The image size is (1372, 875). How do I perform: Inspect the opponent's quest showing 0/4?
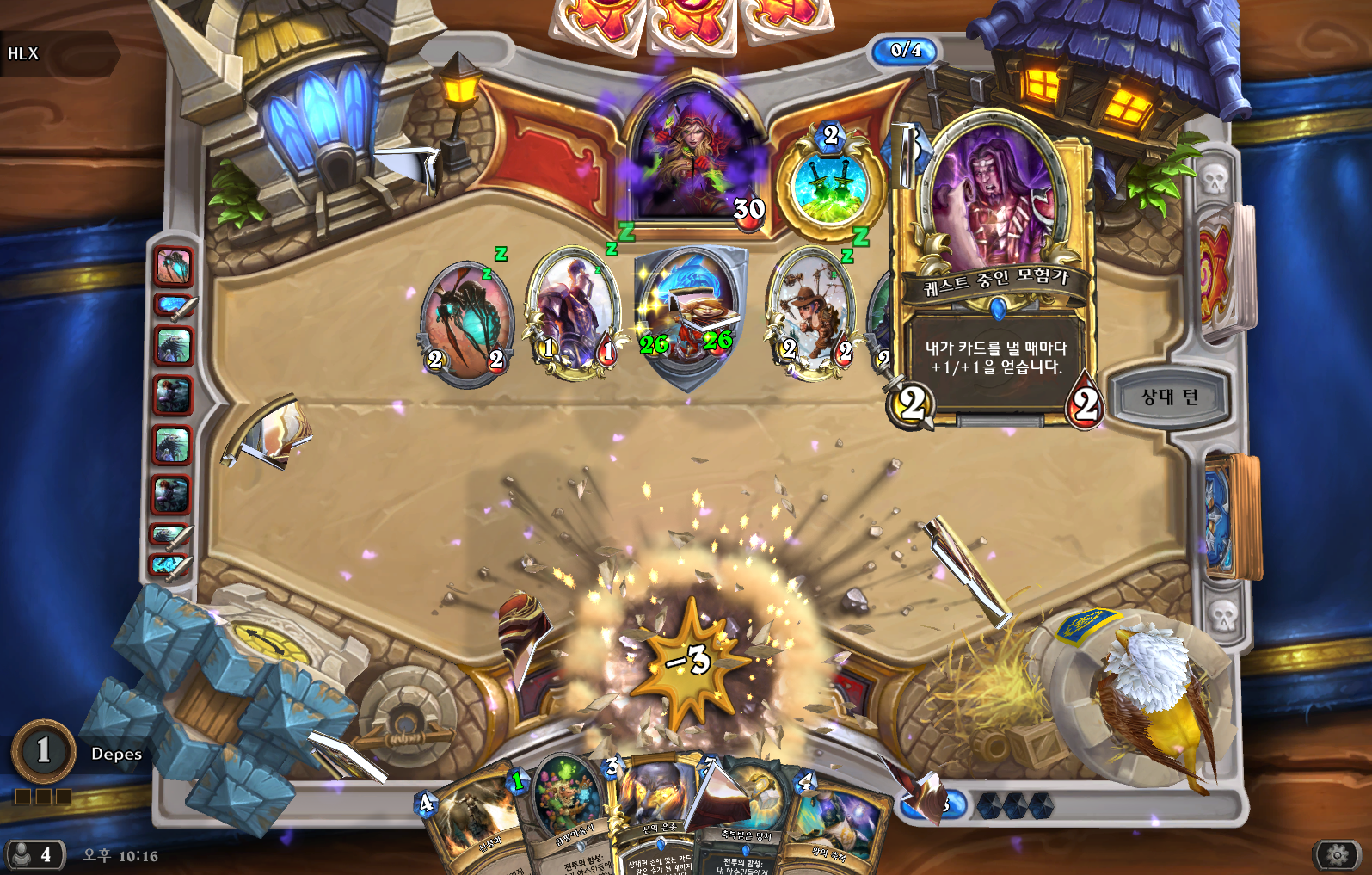(x=905, y=51)
